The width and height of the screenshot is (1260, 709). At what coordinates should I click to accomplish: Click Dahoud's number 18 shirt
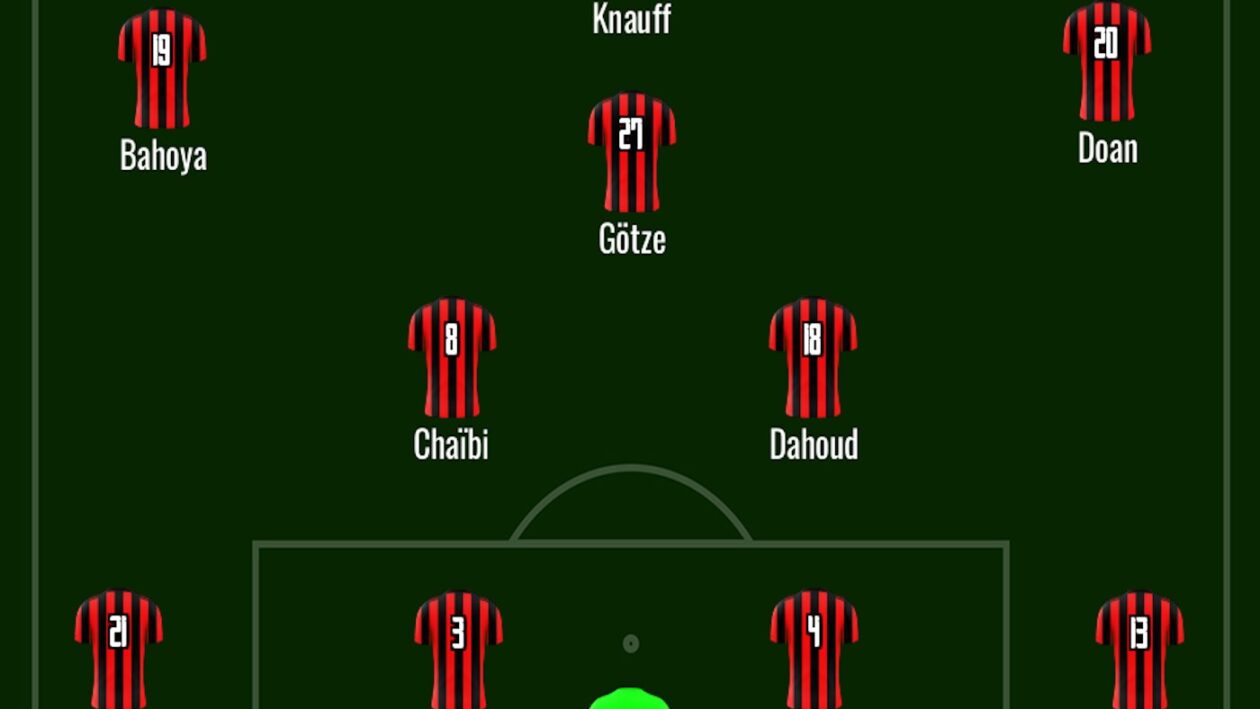pos(812,357)
